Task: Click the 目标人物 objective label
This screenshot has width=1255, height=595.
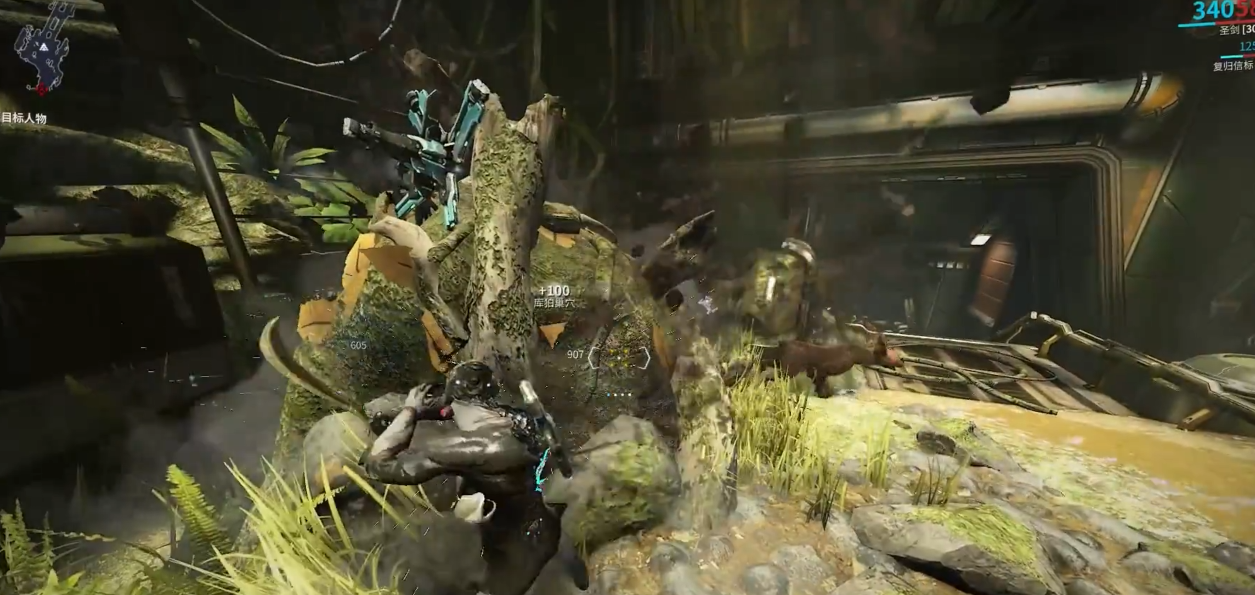Action: pyautogui.click(x=24, y=118)
